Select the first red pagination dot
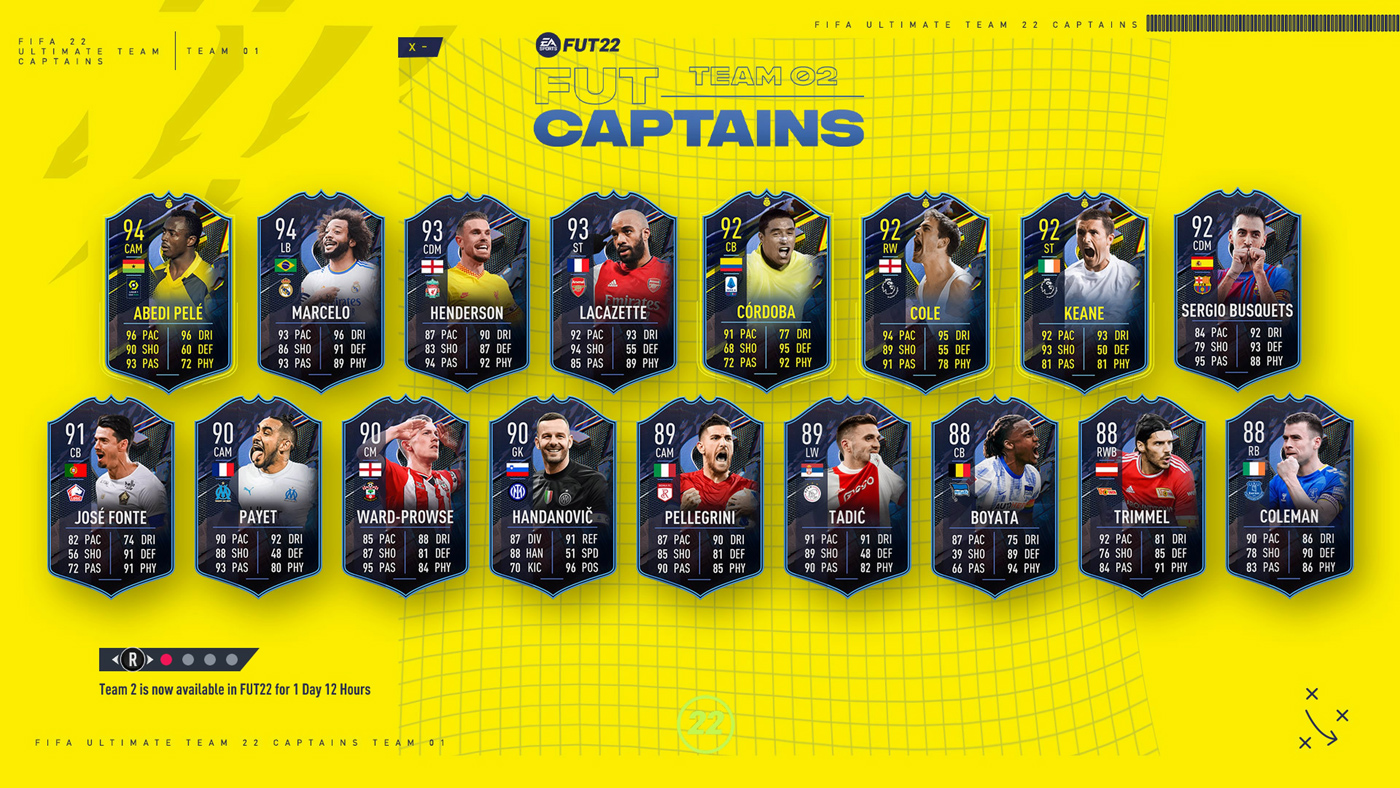 tap(166, 659)
